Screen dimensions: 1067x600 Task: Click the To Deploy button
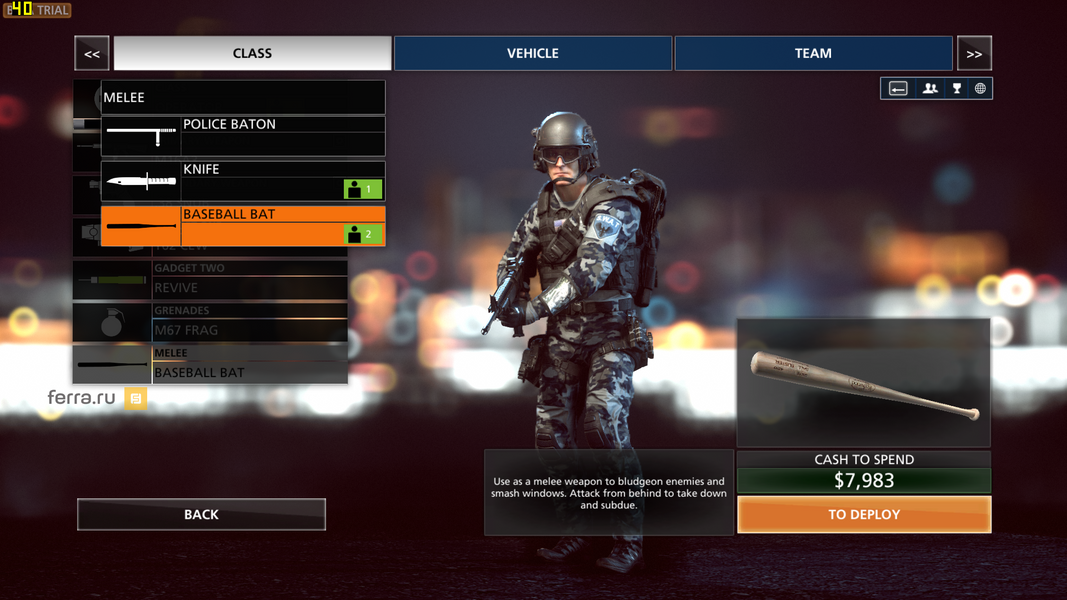864,514
